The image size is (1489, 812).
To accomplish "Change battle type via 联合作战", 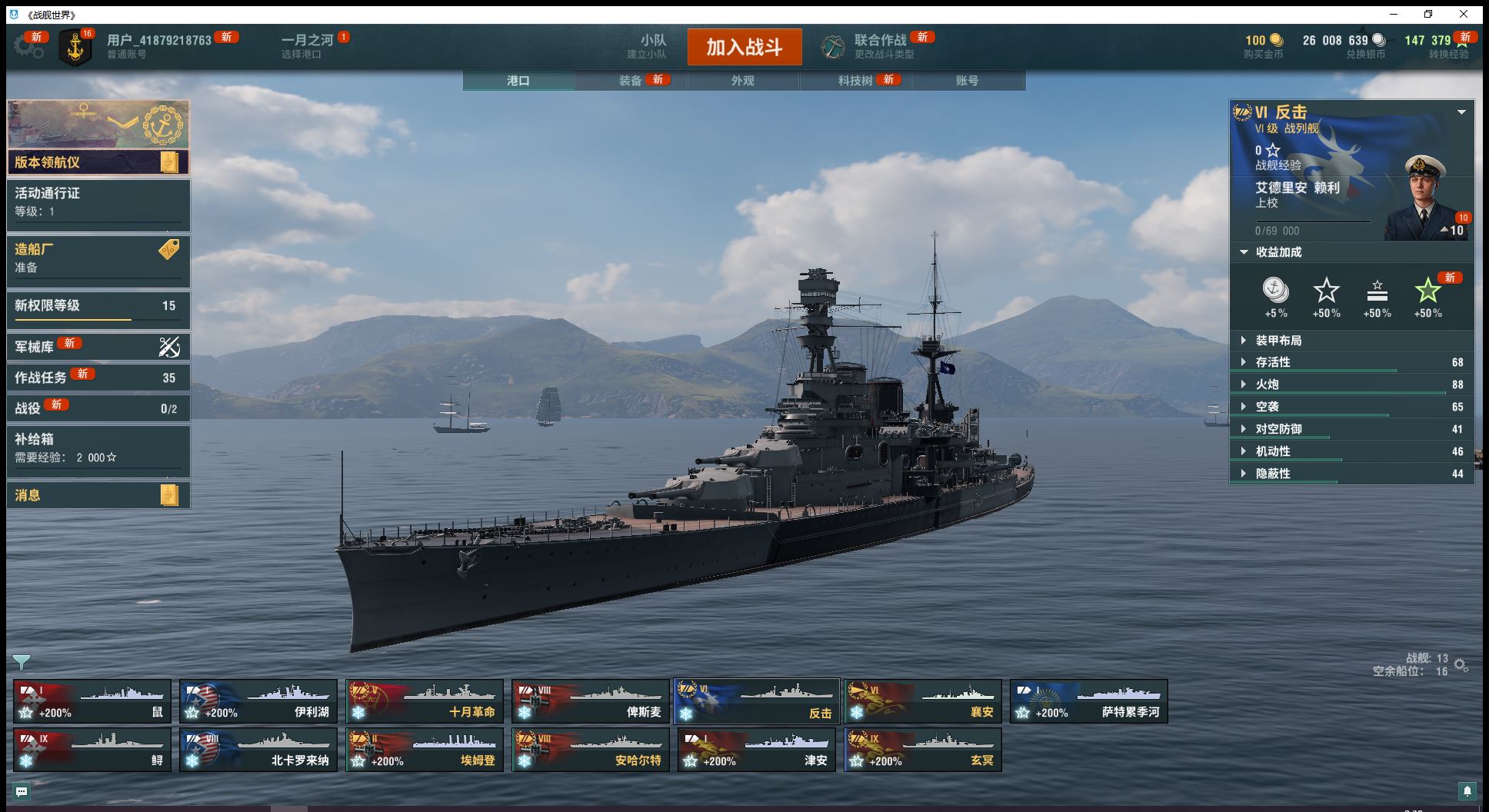I will (x=879, y=46).
